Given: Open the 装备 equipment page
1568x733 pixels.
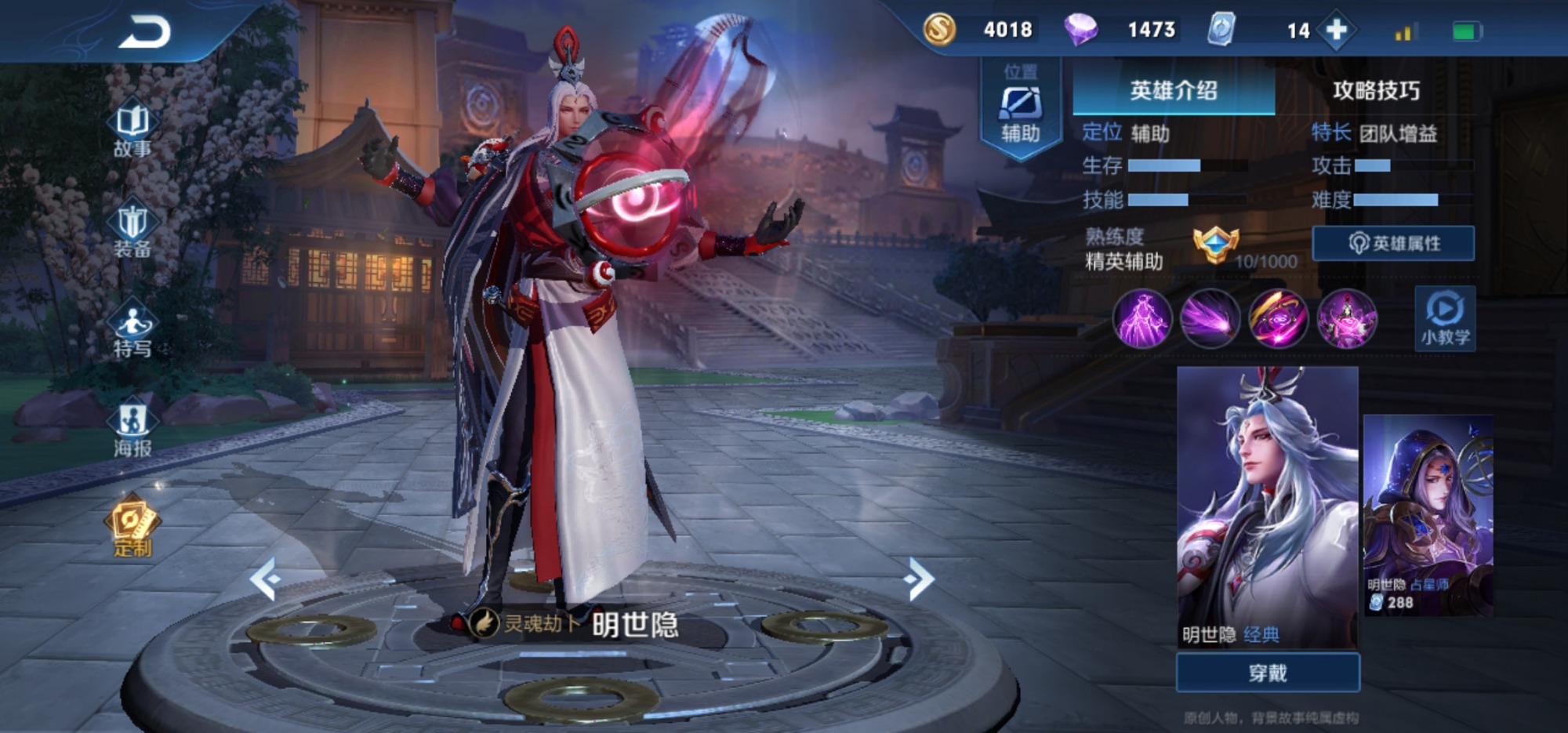Looking at the screenshot, I should pyautogui.click(x=132, y=230).
